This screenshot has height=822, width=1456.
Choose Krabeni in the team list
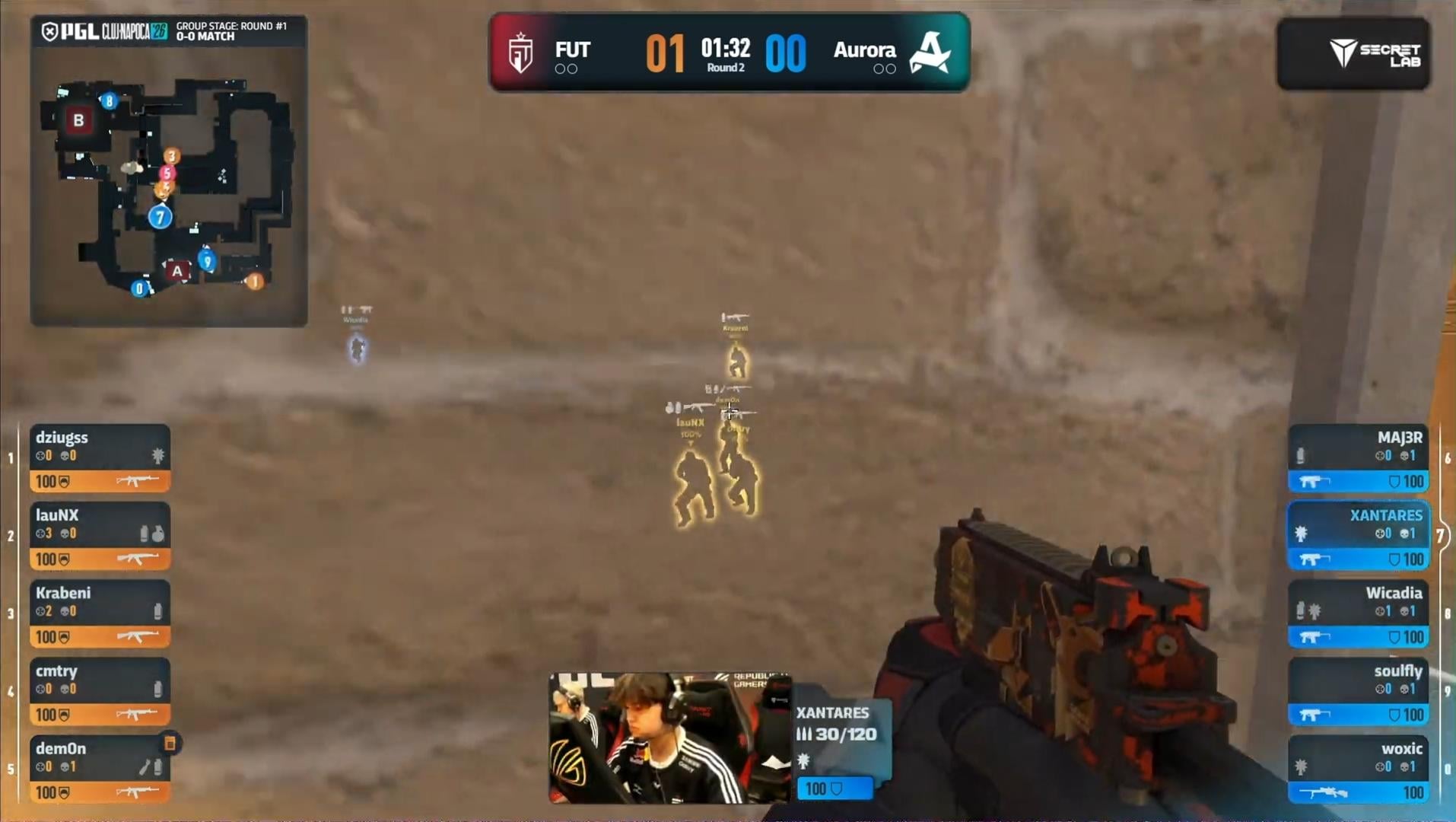coord(100,613)
